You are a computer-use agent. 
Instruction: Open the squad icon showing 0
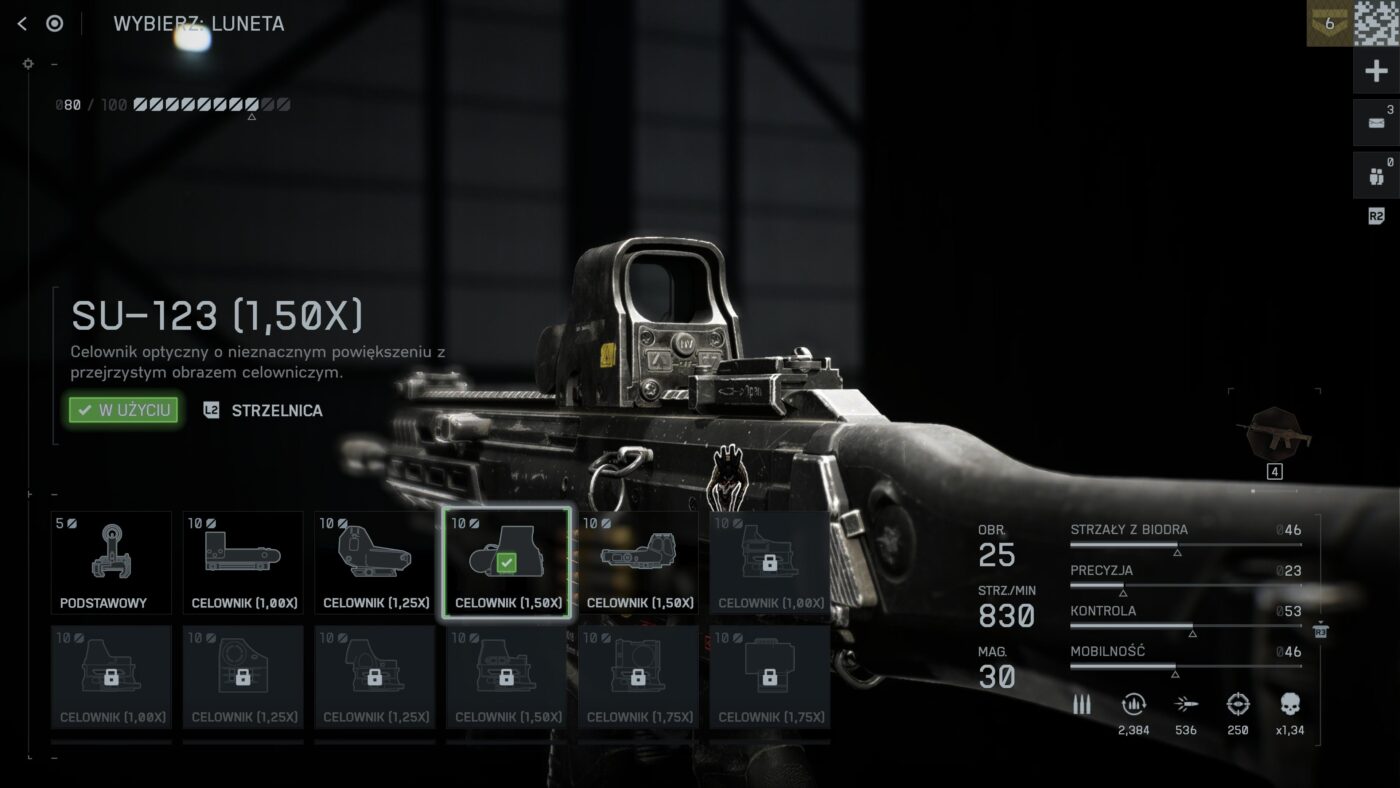pos(1376,177)
